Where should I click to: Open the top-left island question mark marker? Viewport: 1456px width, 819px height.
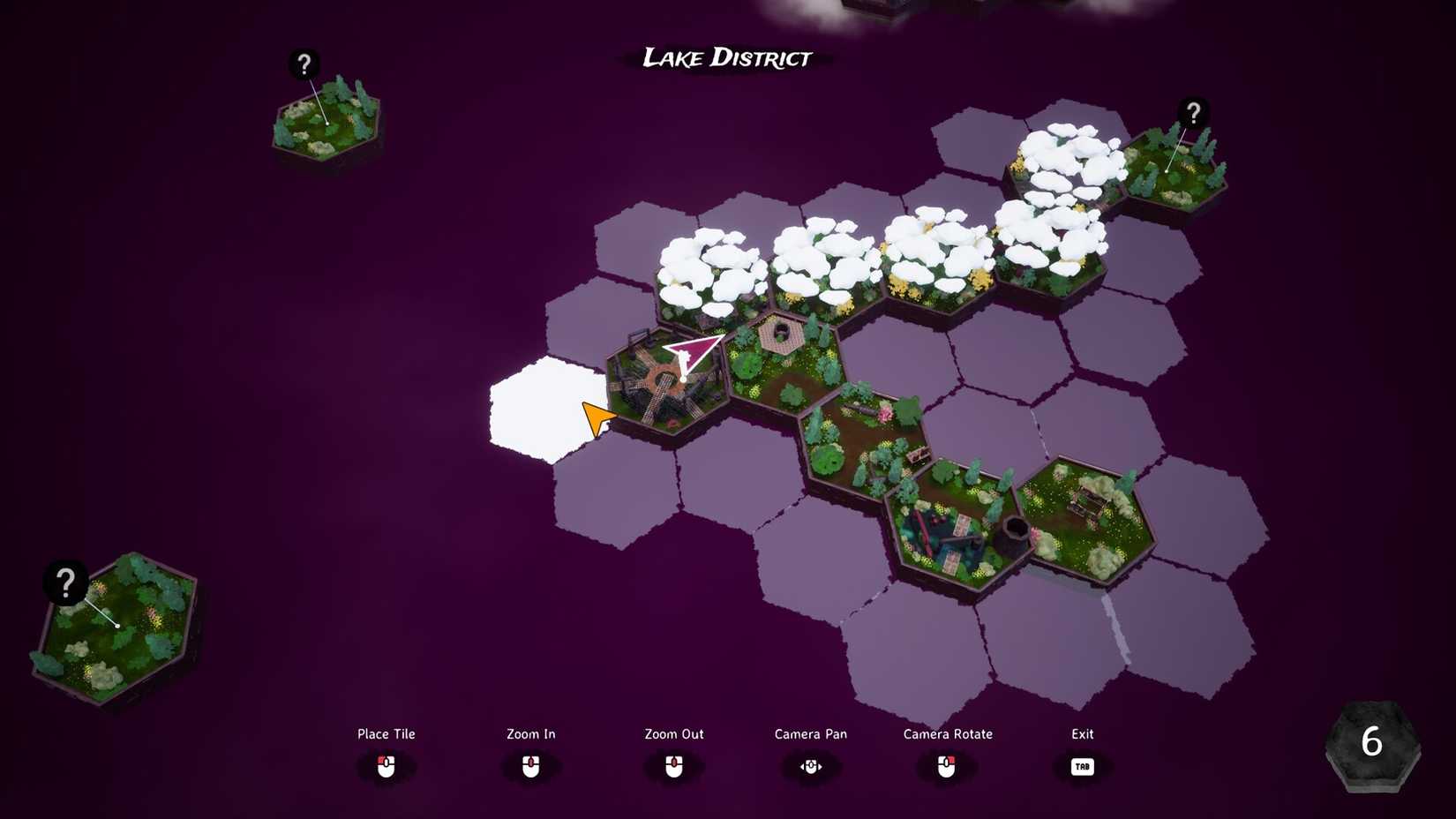point(304,63)
